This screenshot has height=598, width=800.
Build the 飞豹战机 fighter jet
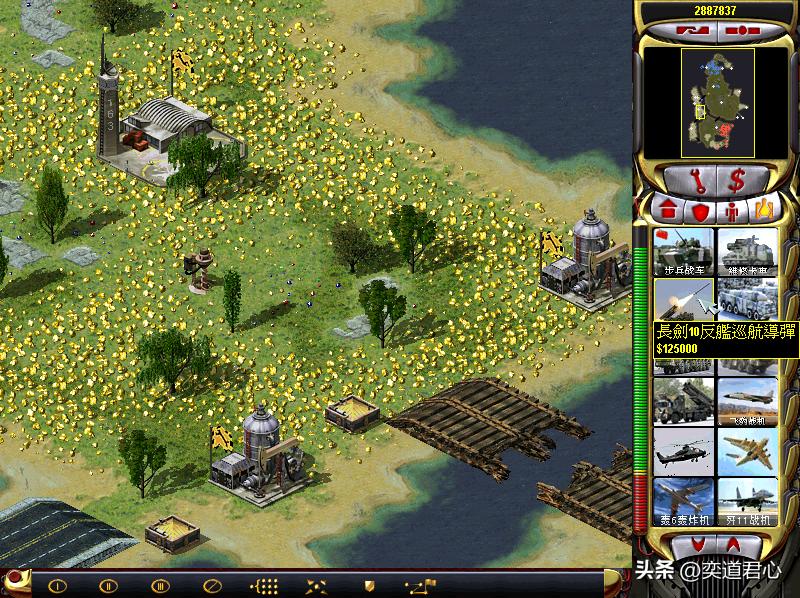[747, 401]
